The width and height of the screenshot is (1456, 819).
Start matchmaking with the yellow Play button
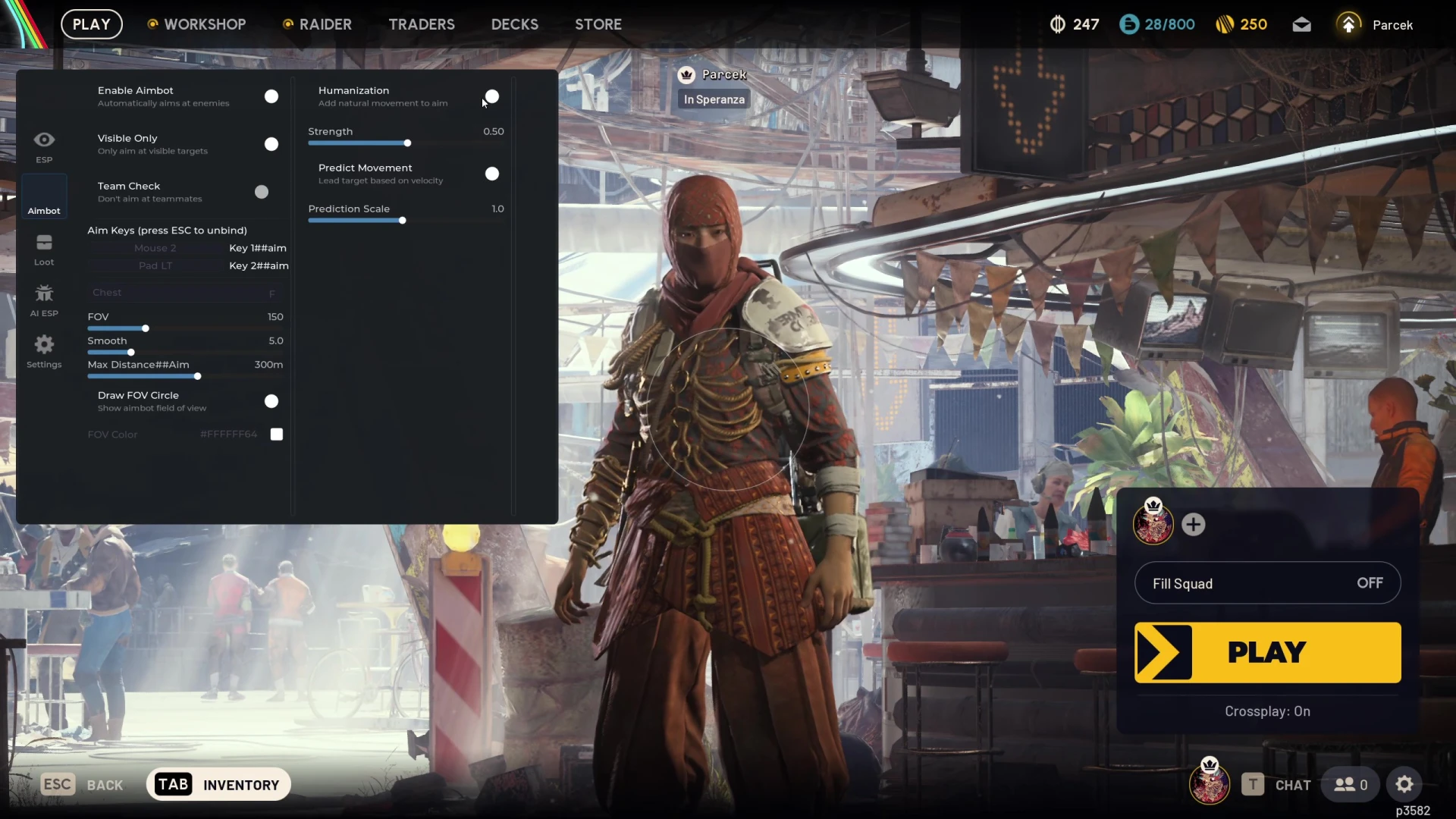click(1267, 652)
